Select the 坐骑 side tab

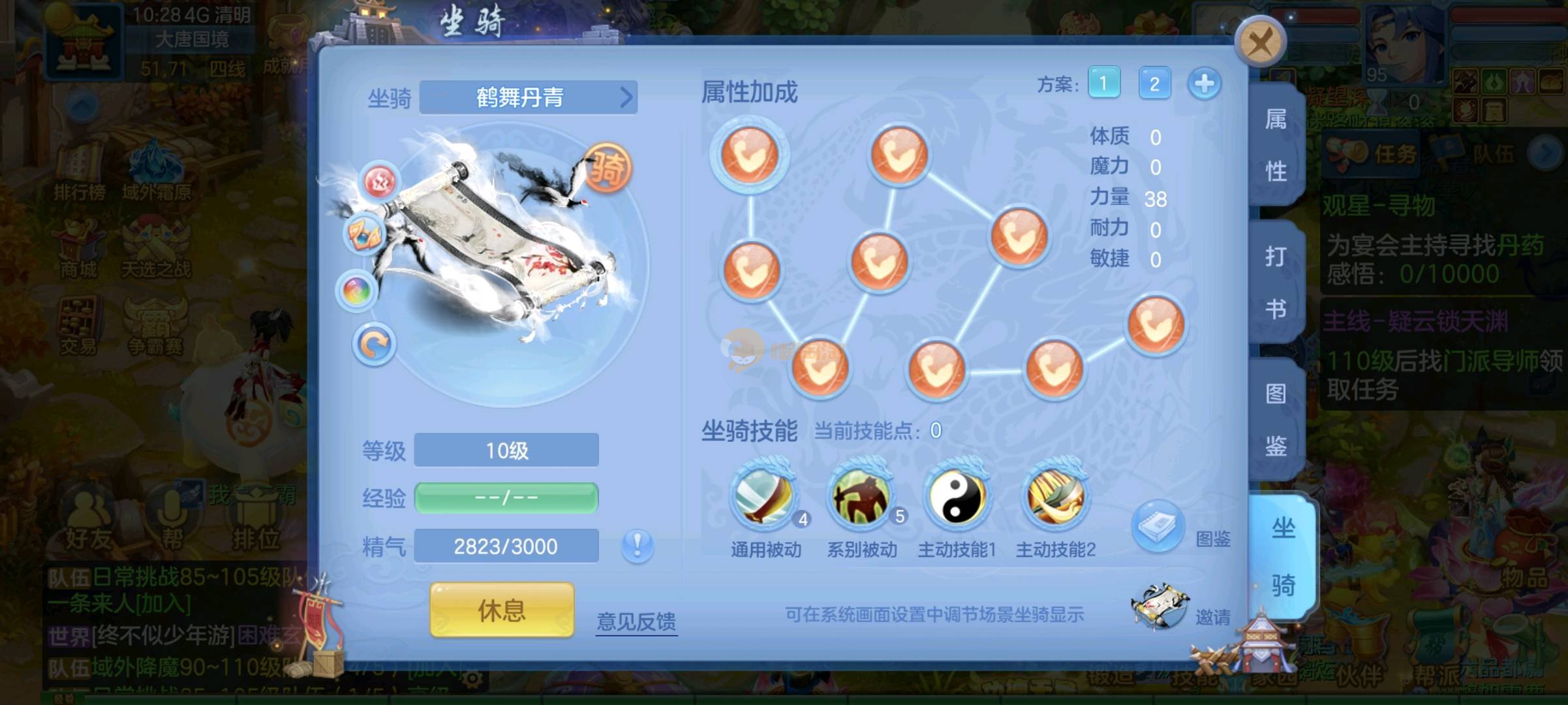click(x=1282, y=556)
